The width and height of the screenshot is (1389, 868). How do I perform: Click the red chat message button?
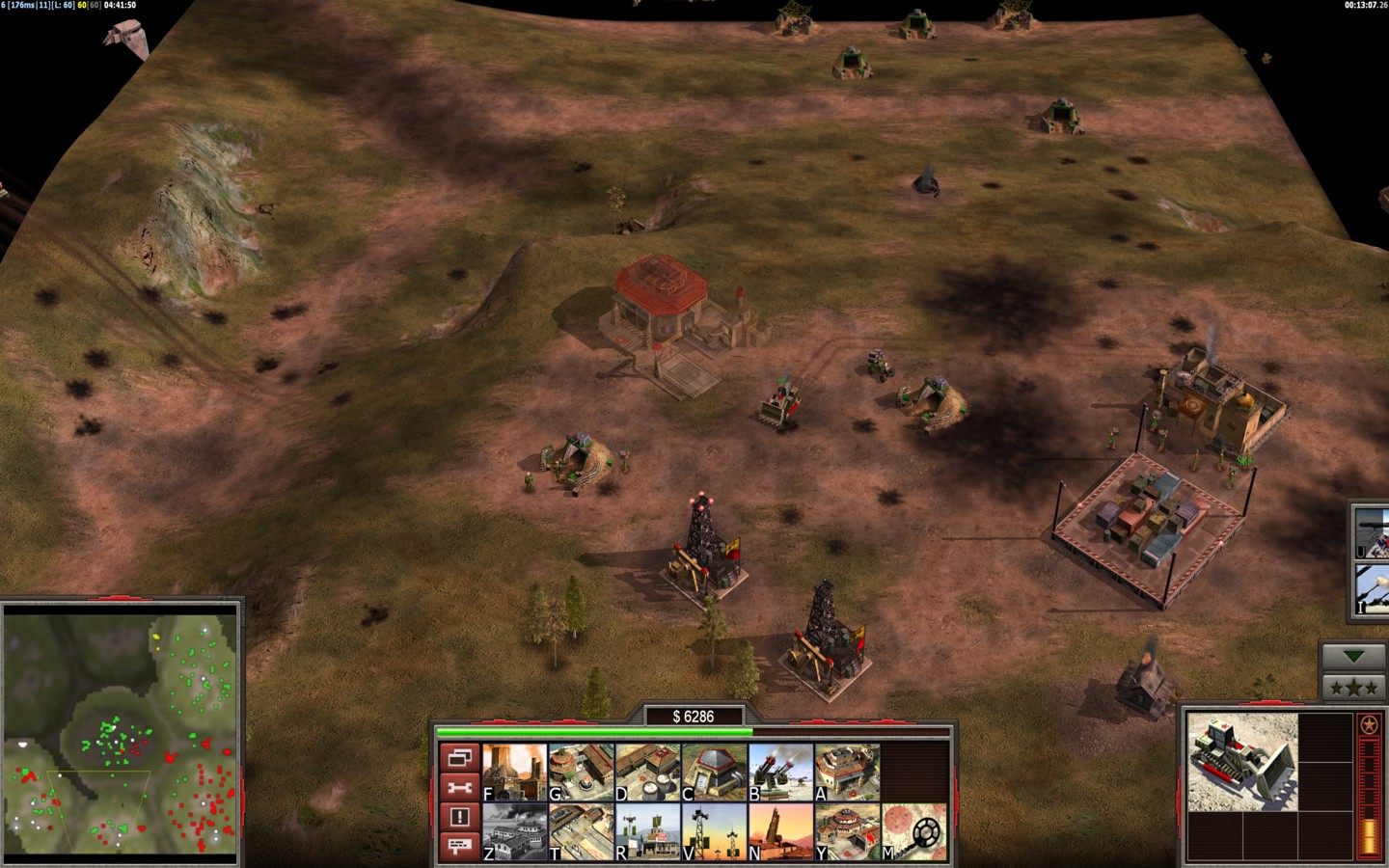click(459, 846)
